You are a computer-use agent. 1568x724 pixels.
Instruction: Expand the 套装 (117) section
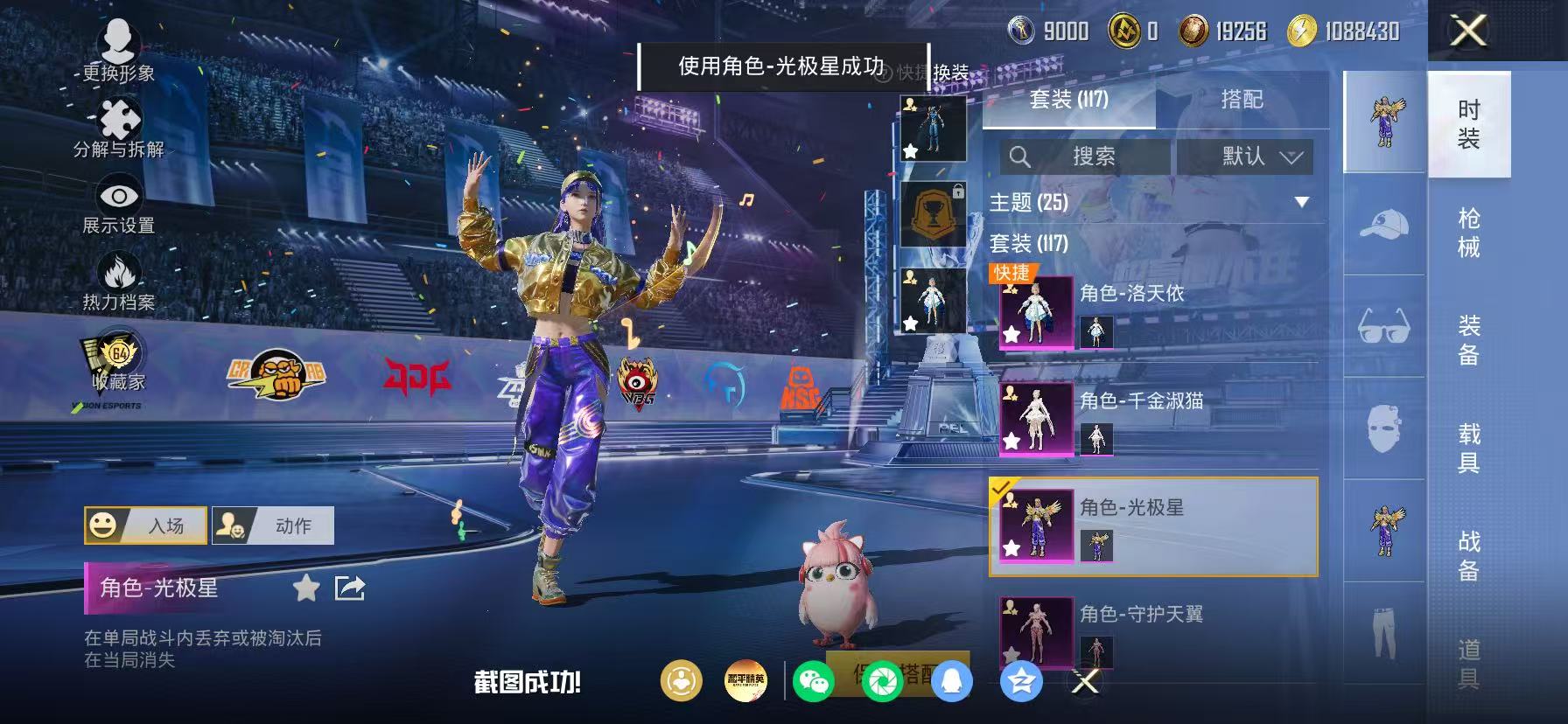pos(1032,246)
